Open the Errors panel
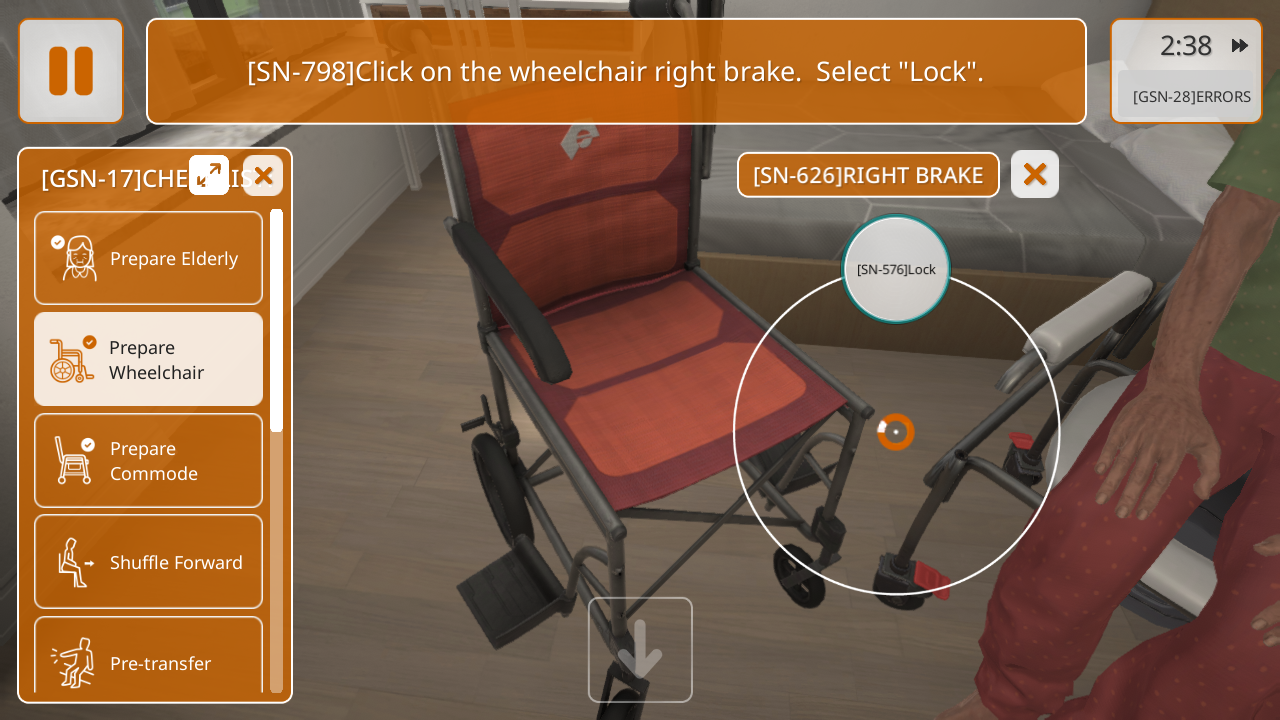 (x=1190, y=97)
